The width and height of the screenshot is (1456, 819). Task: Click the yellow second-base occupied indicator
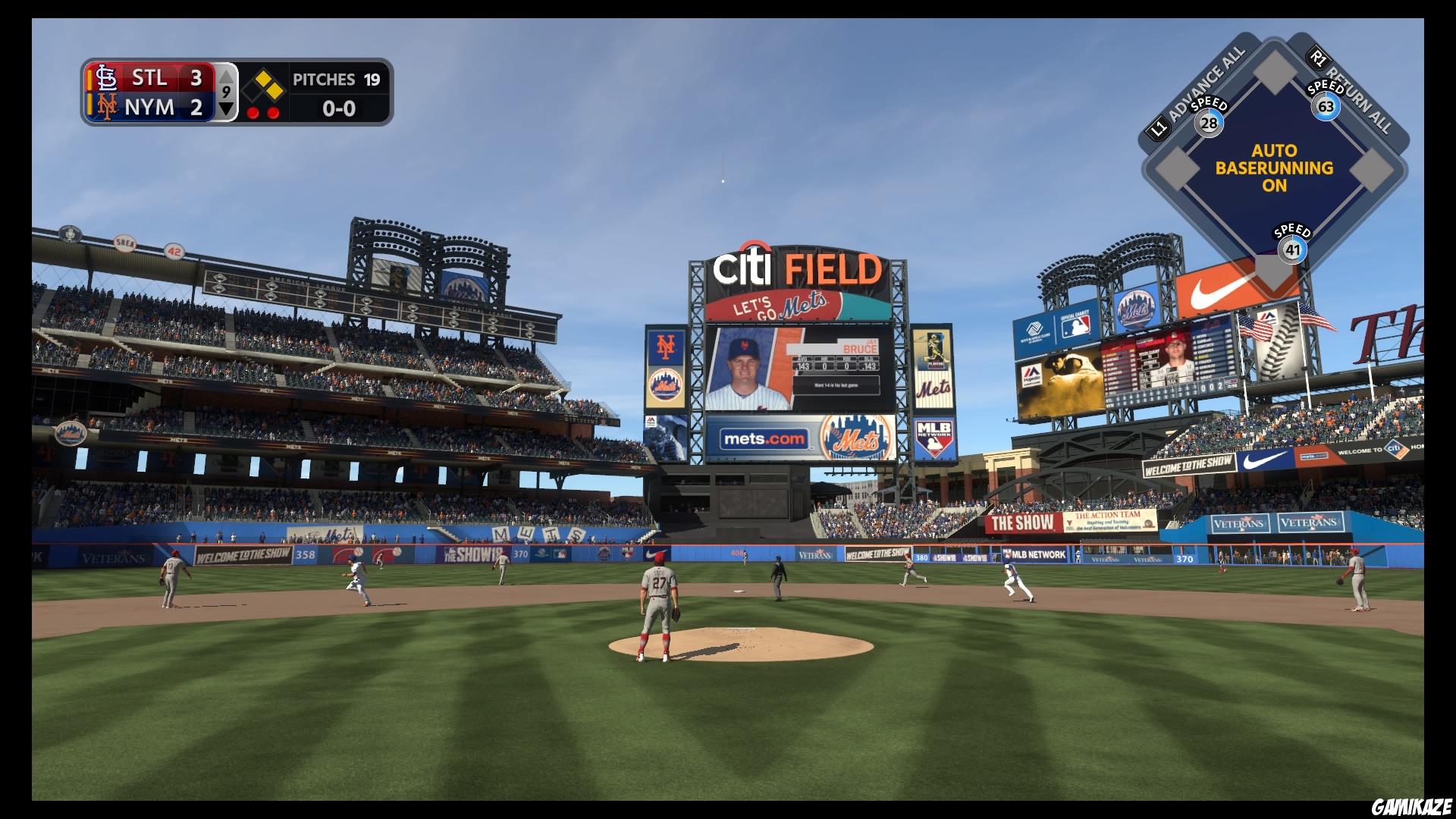(262, 78)
